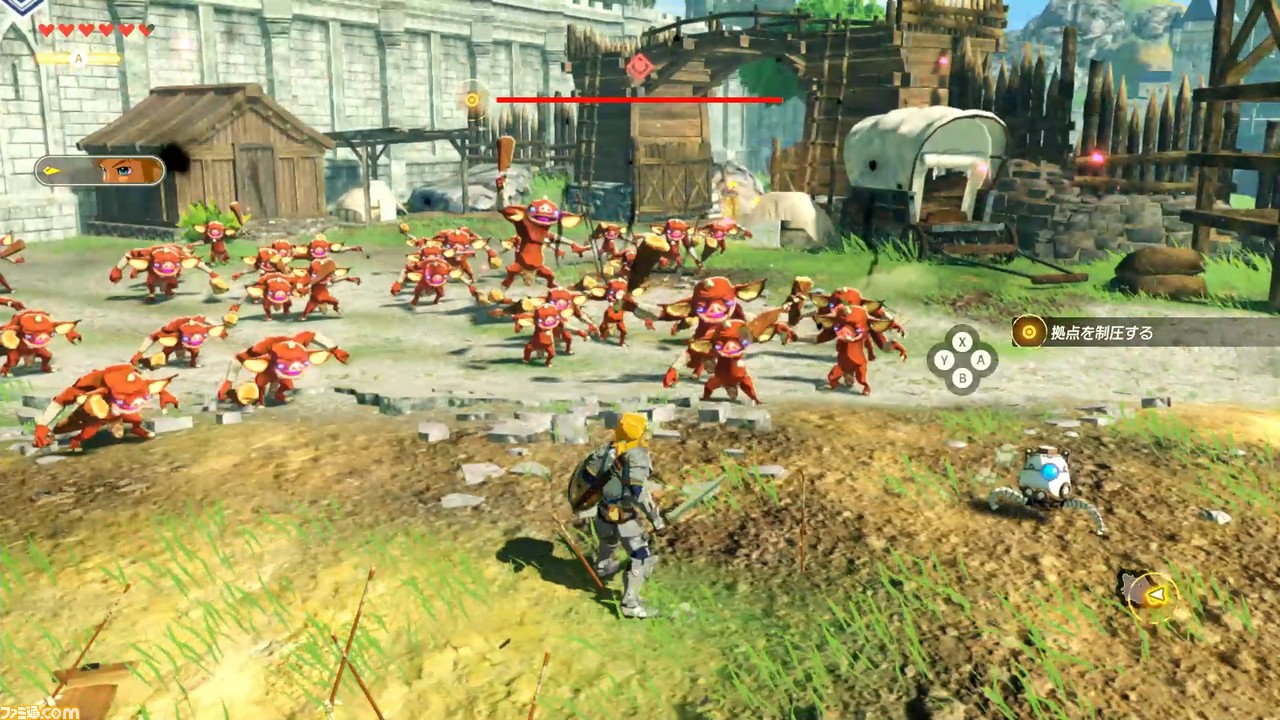Click the orange capture-point icon beside the objective
The height and width of the screenshot is (720, 1280).
(x=1029, y=331)
